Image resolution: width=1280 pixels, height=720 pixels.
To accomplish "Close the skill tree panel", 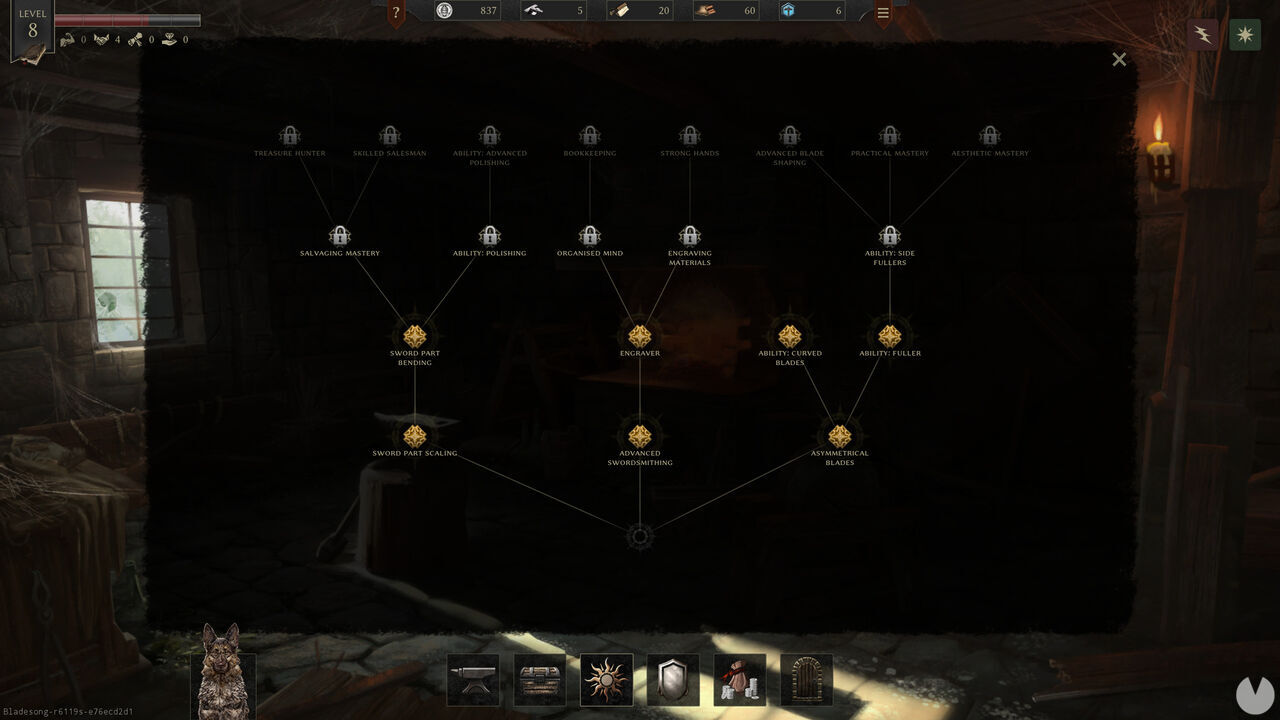I will click(1119, 60).
